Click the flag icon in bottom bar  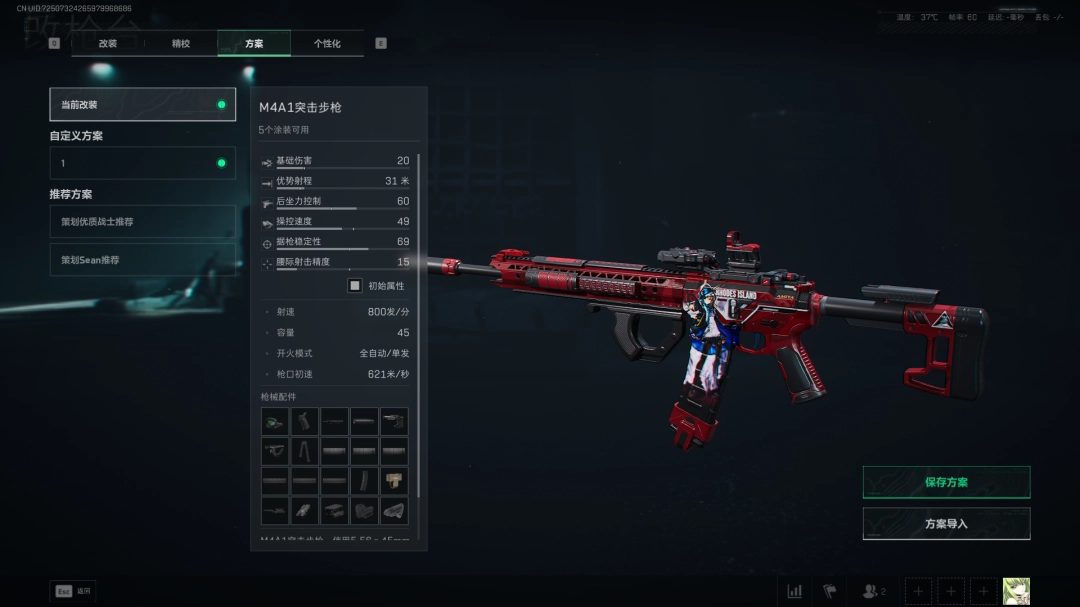(829, 591)
